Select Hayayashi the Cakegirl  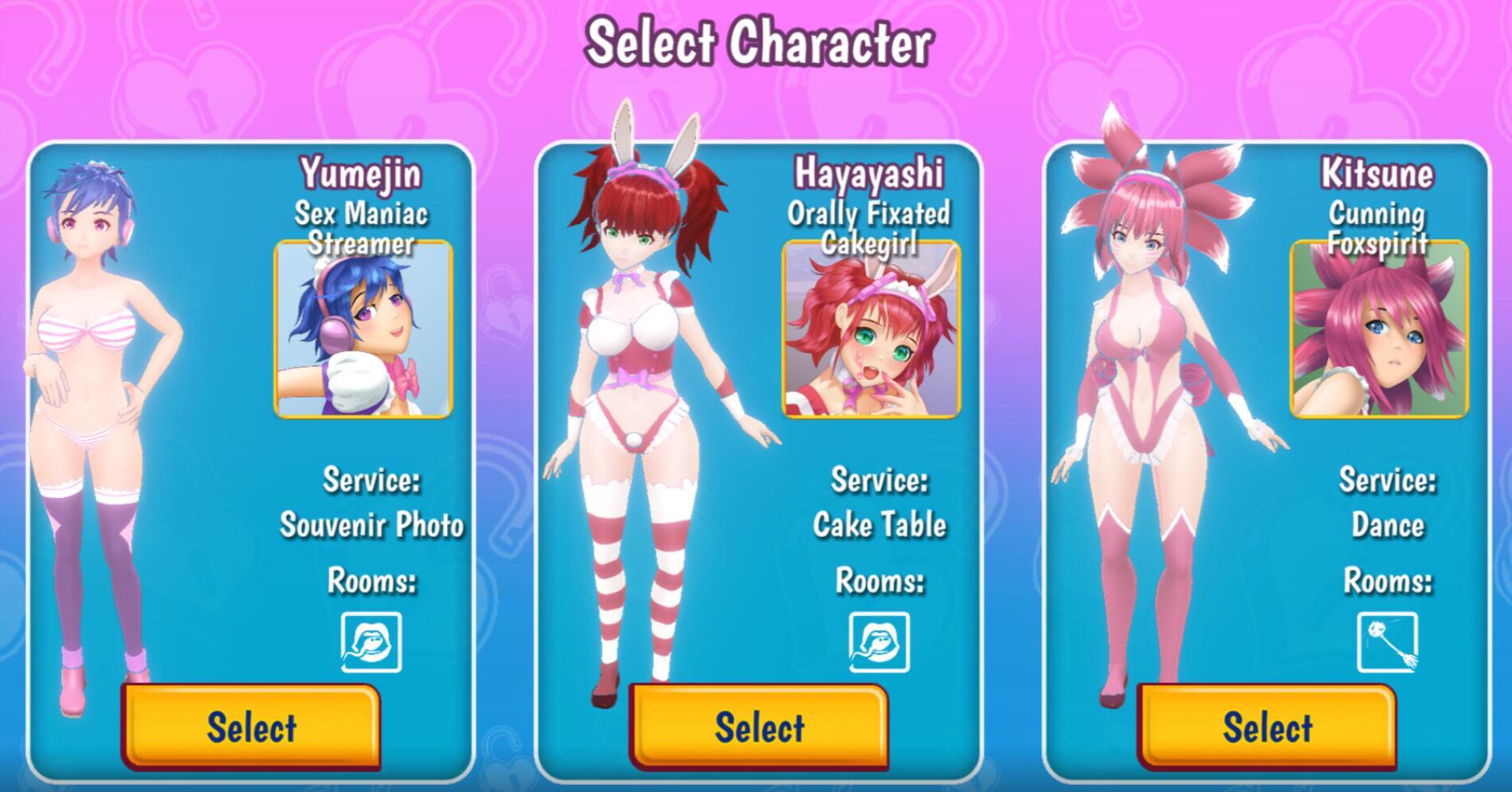(x=758, y=727)
